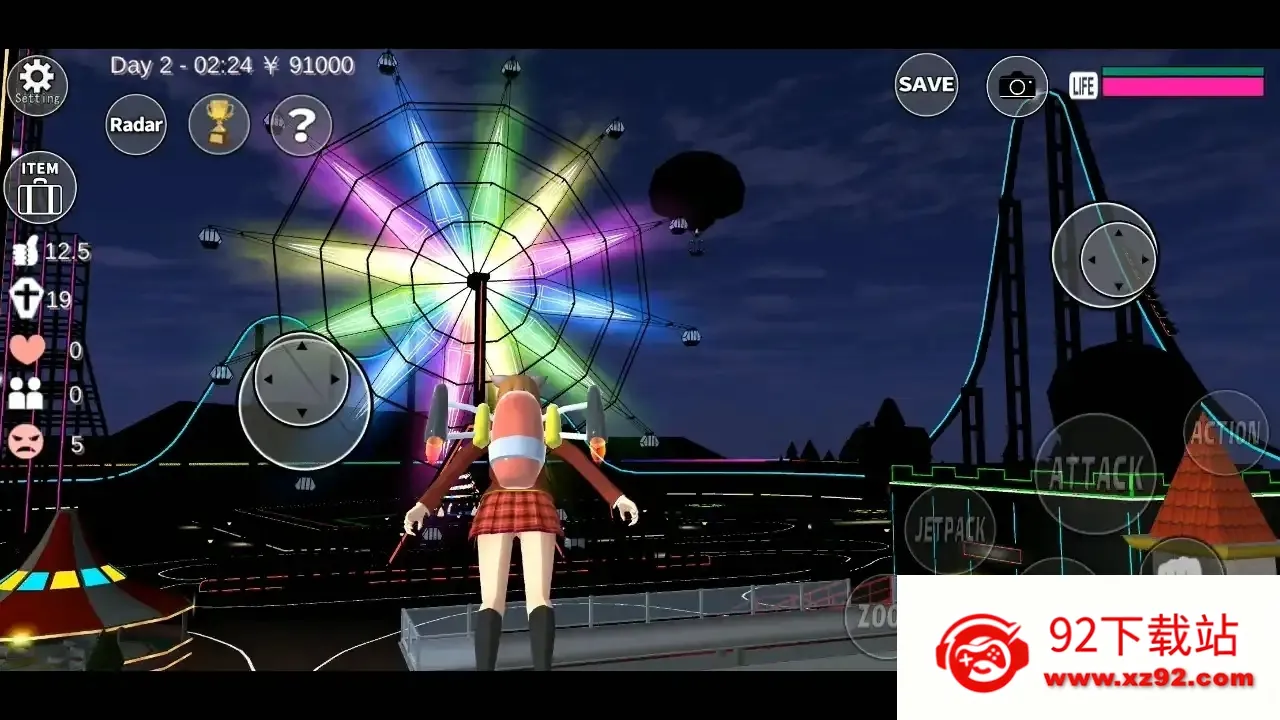The image size is (1280, 720).
Task: Tap the SAVE button
Action: click(x=926, y=85)
